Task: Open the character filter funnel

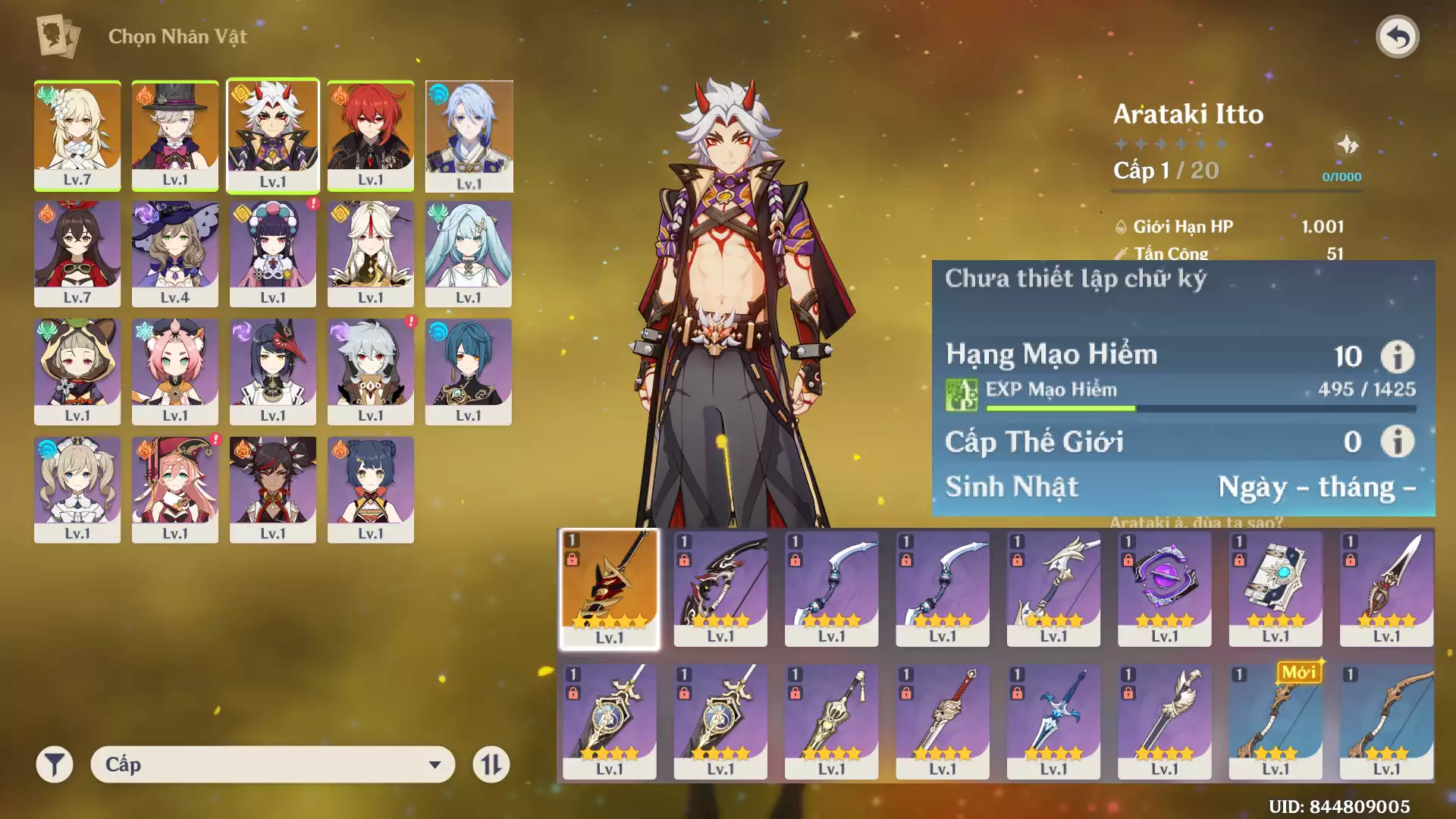Action: (x=55, y=764)
